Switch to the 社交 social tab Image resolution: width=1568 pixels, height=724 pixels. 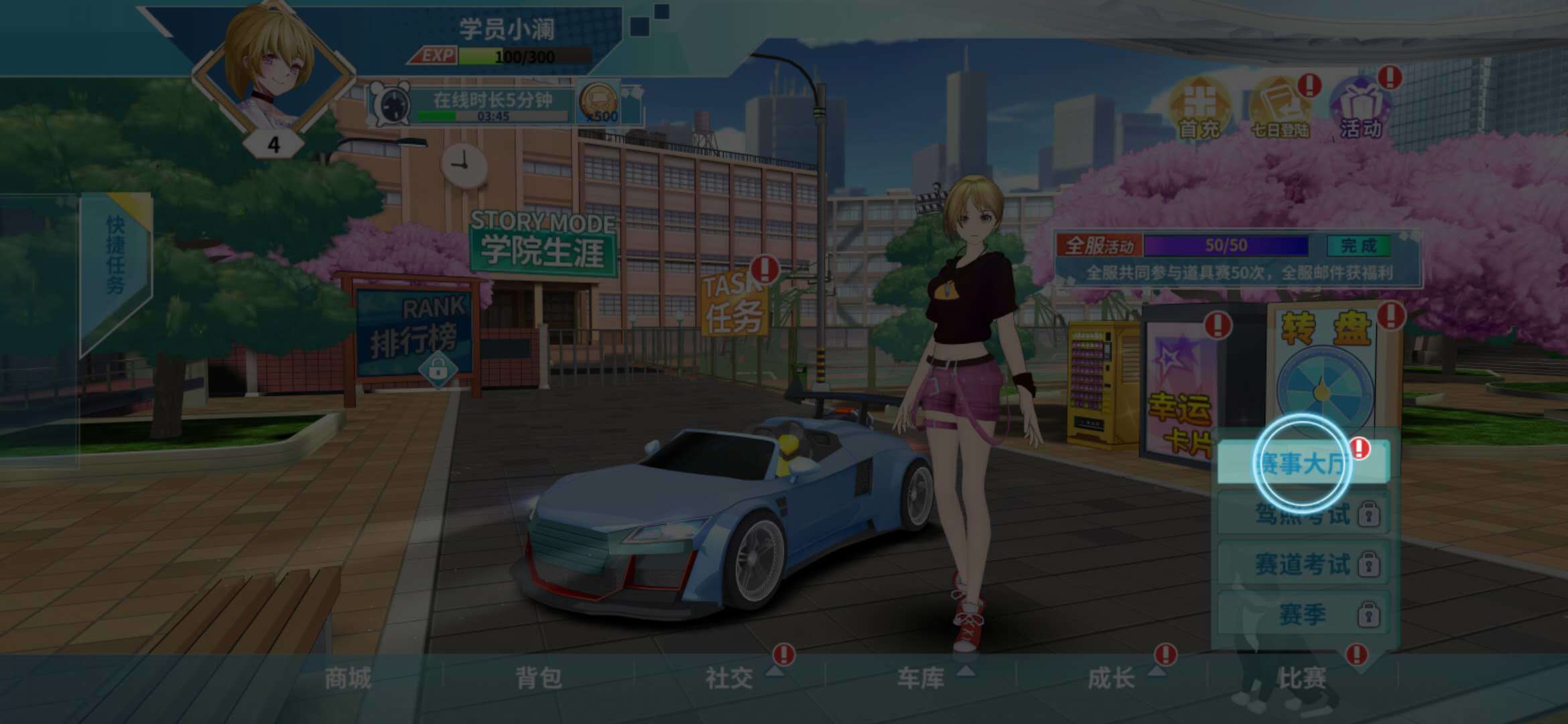730,678
